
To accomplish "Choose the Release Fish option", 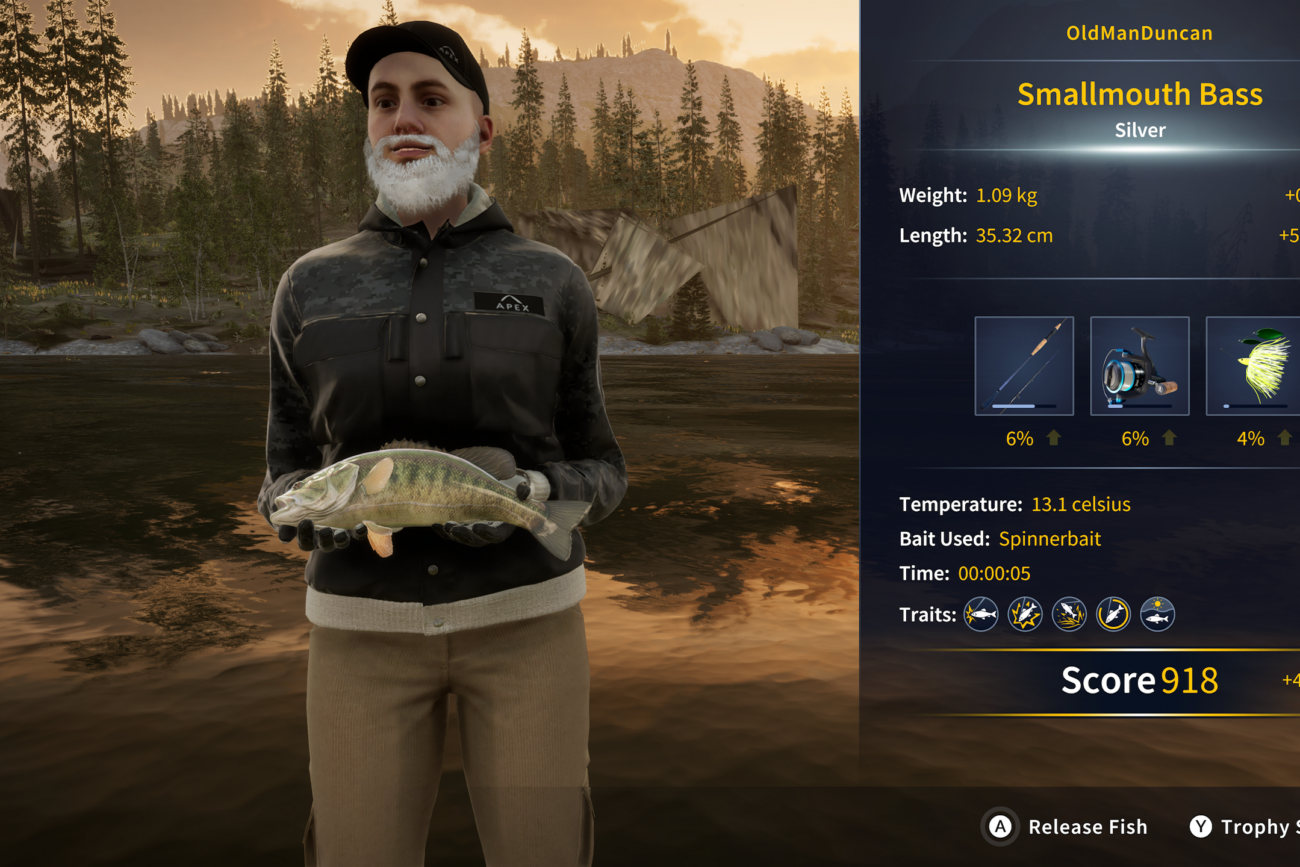I will 1066,827.
